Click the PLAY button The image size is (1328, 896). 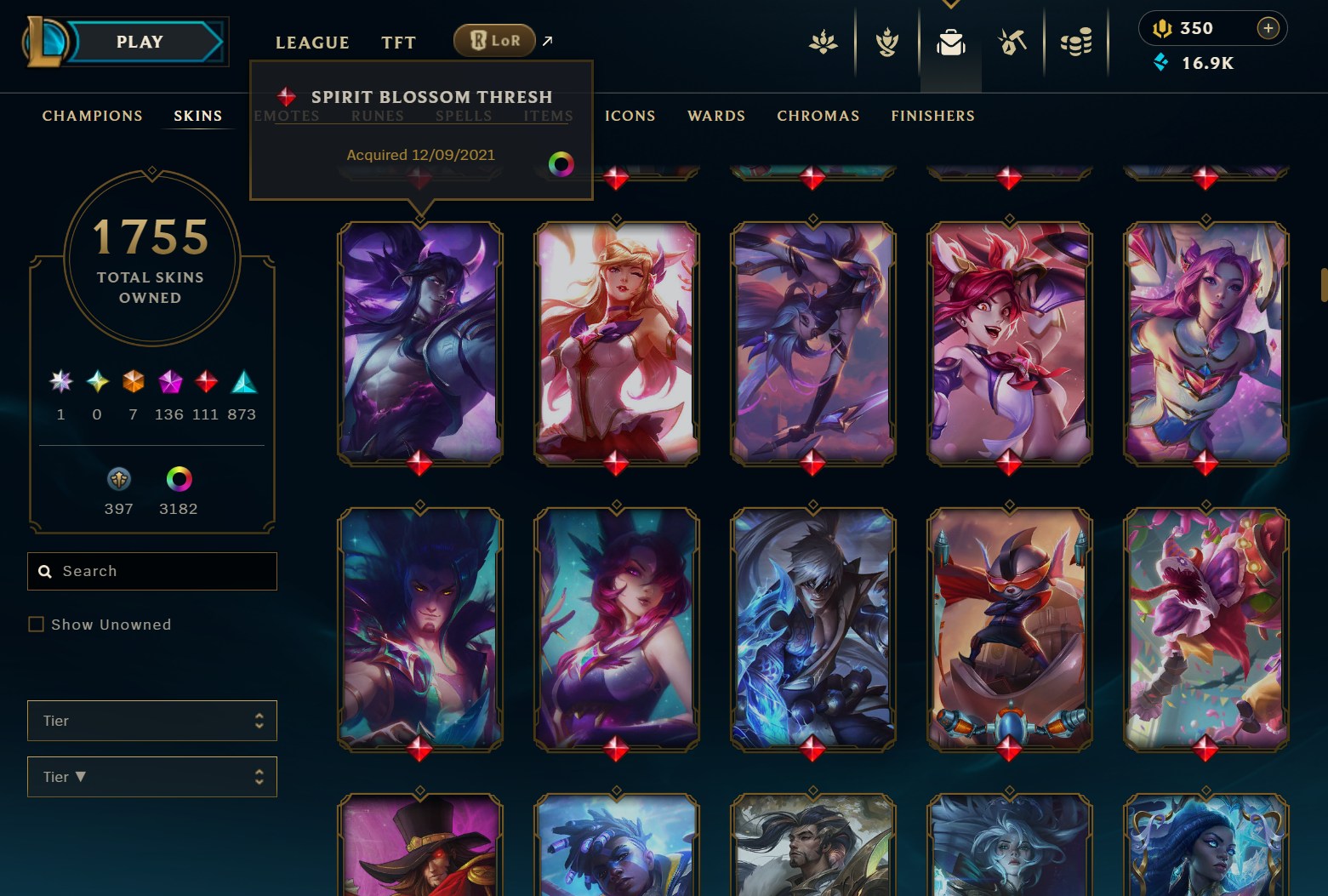click(140, 43)
